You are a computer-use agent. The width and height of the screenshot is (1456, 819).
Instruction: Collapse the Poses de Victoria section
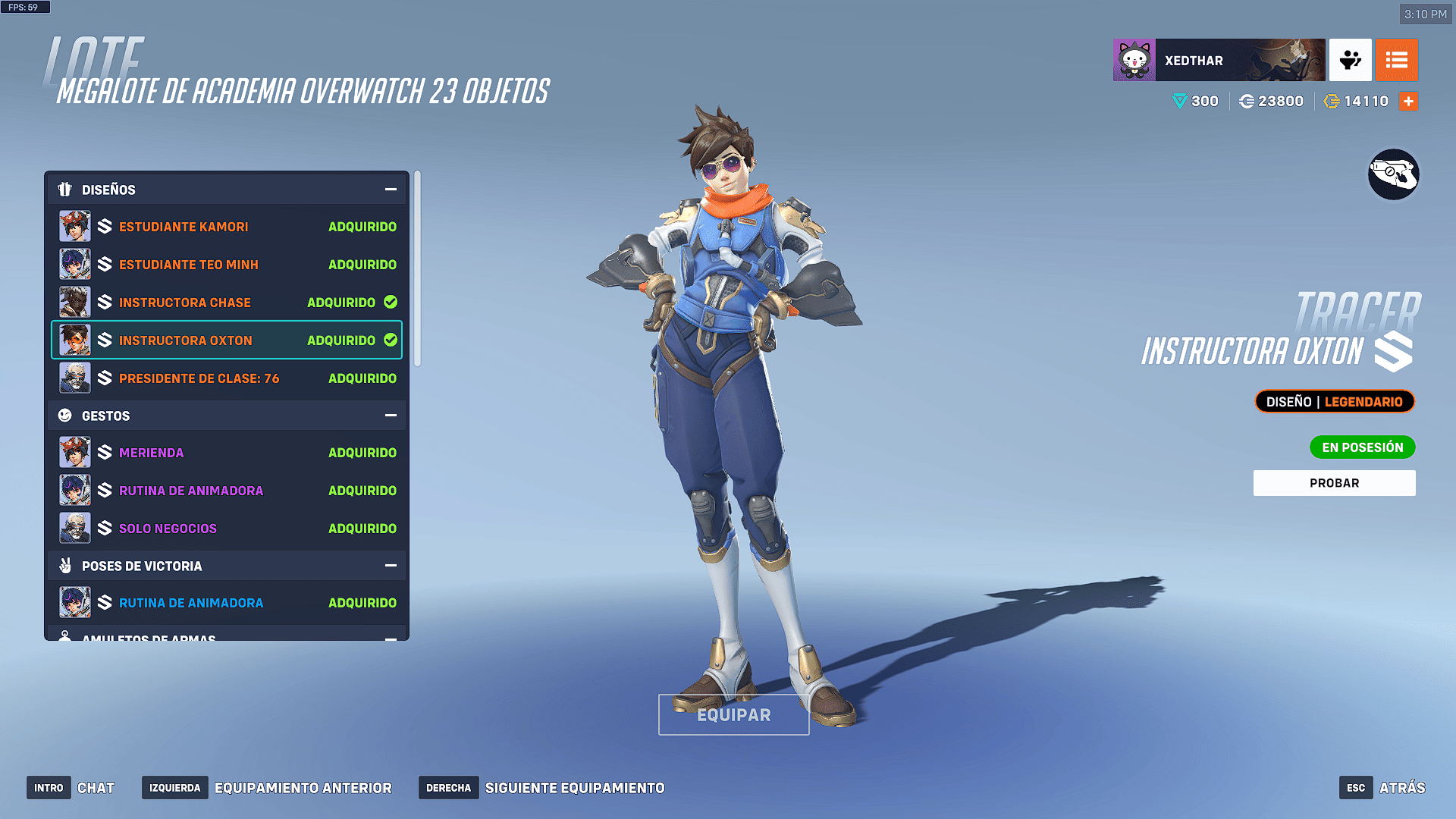[x=391, y=566]
